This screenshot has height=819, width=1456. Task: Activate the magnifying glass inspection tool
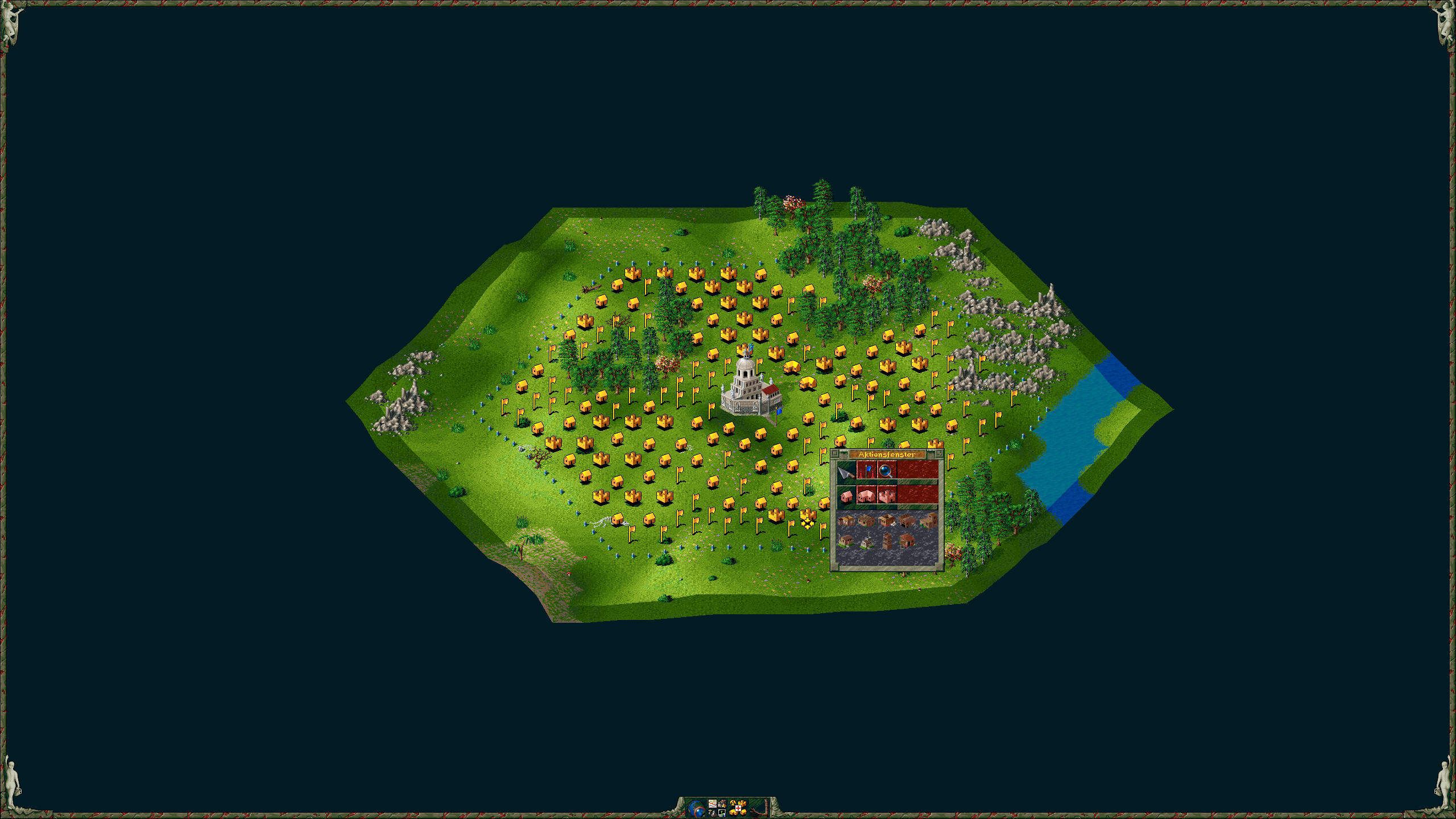886,471
